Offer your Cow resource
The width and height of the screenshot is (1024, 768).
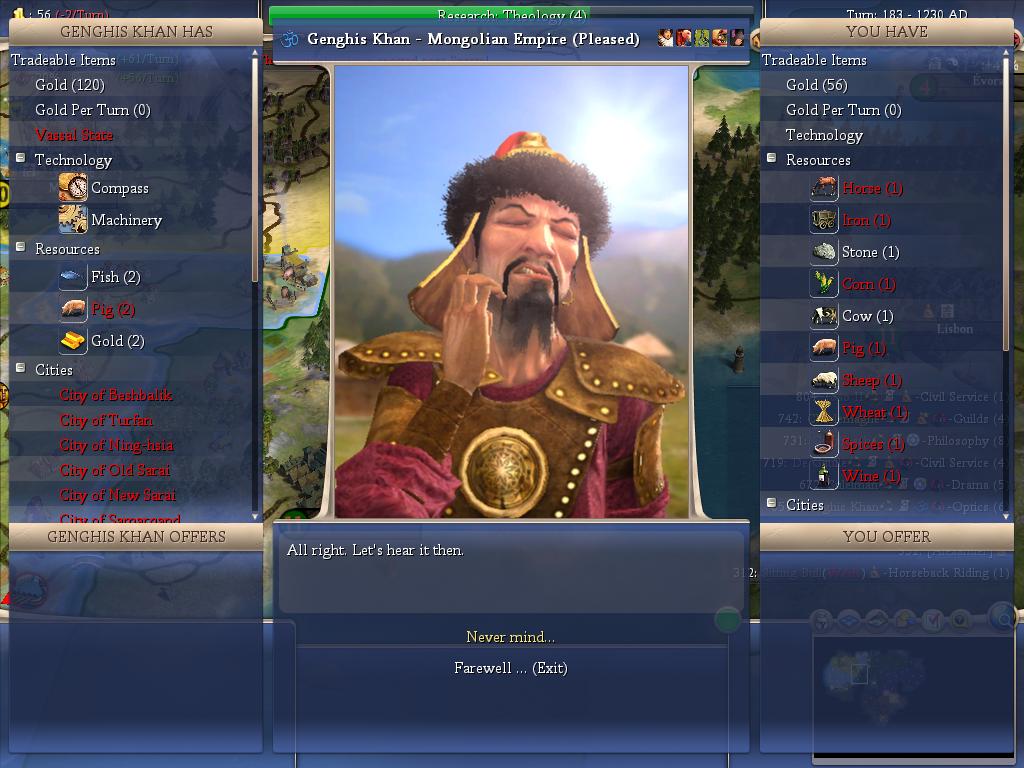867,316
